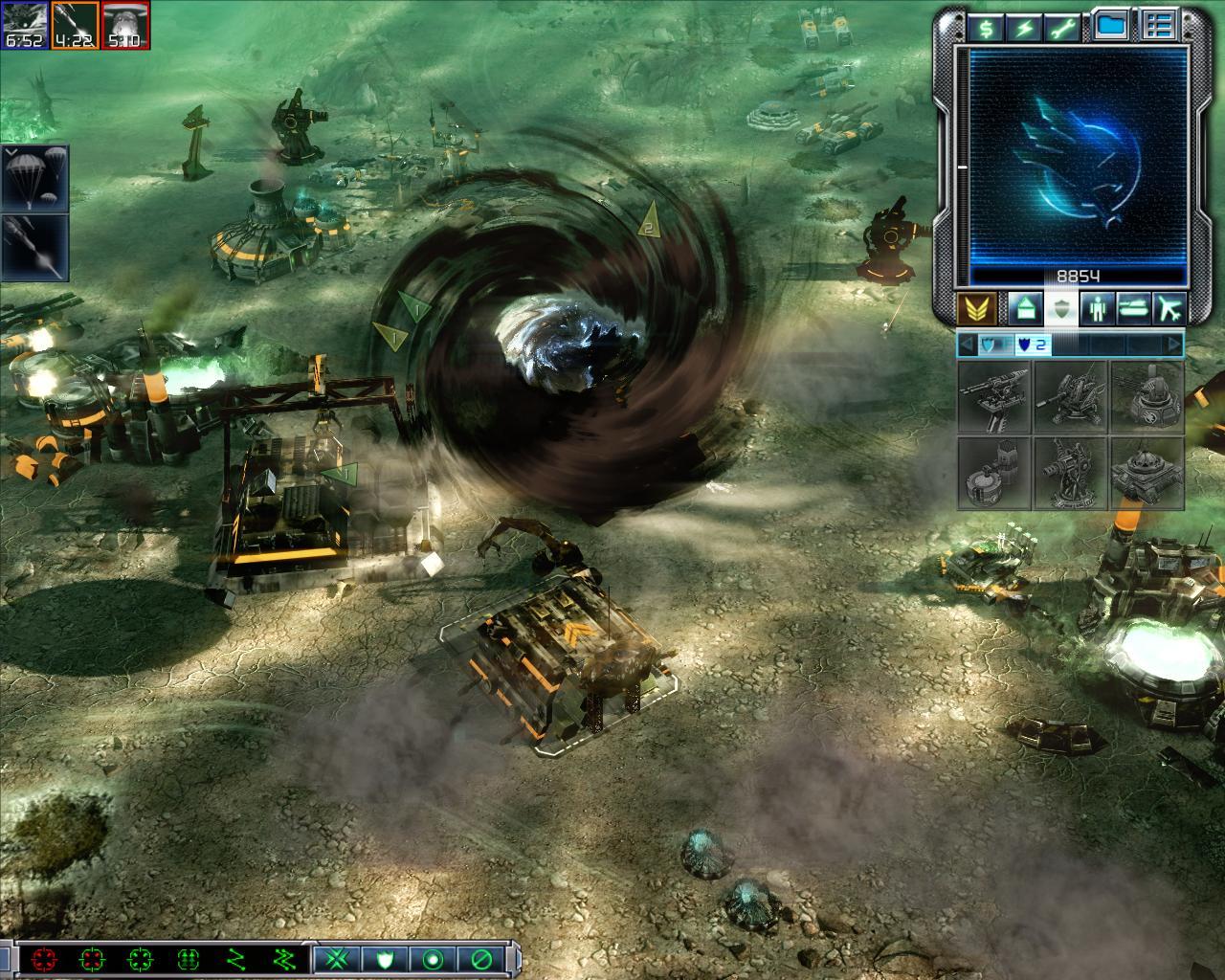Select the support structures shield tab
Image resolution: width=1225 pixels, height=980 pixels.
click(1059, 308)
